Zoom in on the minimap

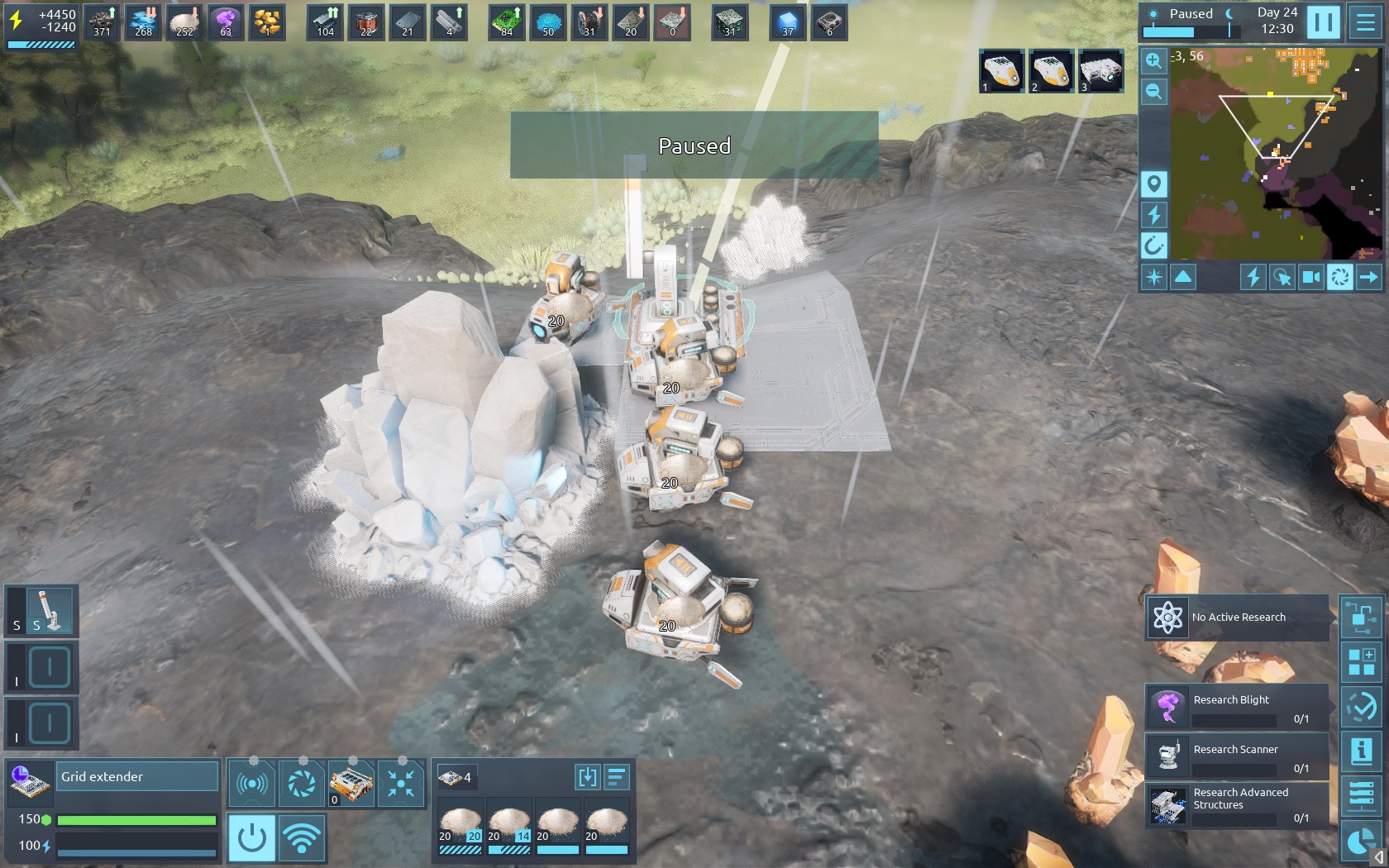coord(1154,60)
